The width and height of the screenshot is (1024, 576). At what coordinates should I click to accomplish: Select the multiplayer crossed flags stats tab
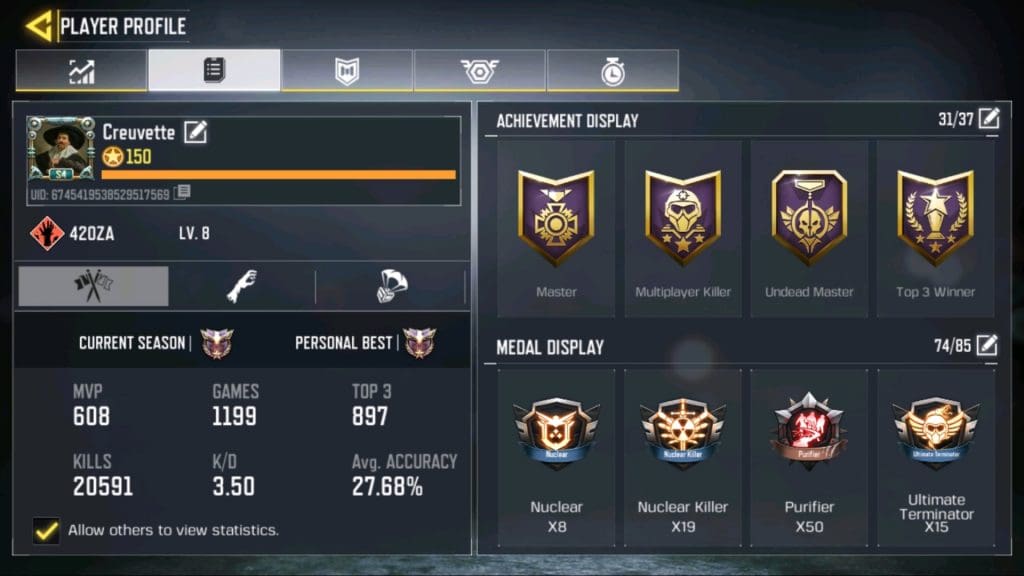(x=93, y=287)
